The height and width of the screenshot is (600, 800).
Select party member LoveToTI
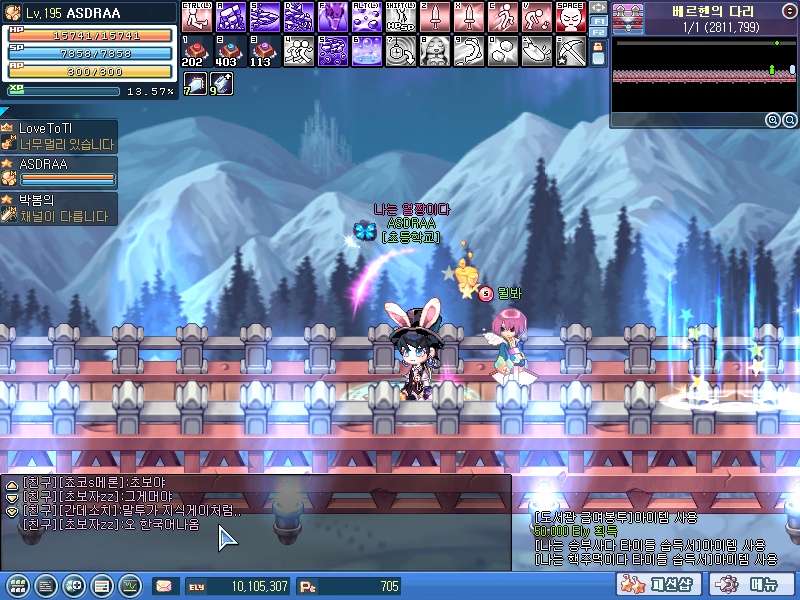pyautogui.click(x=58, y=136)
